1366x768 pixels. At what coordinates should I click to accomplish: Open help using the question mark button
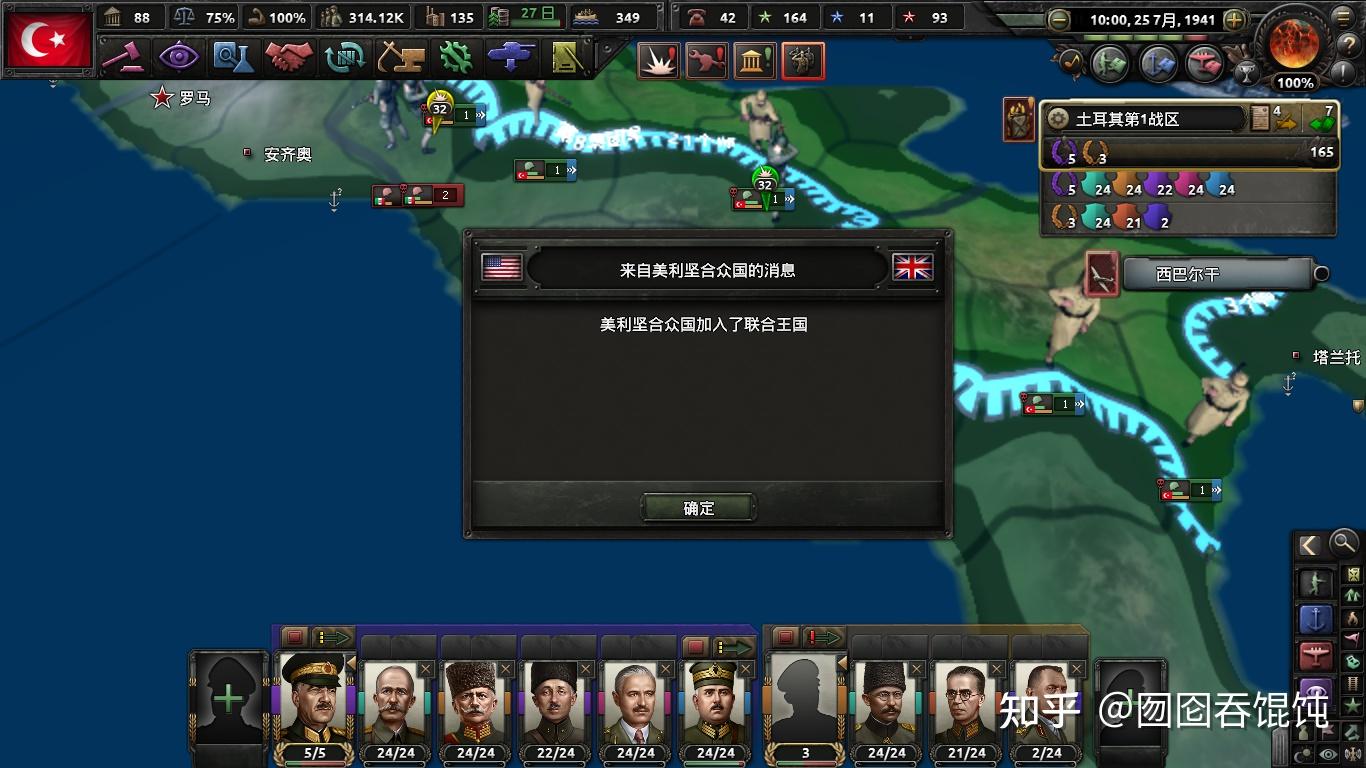1348,44
